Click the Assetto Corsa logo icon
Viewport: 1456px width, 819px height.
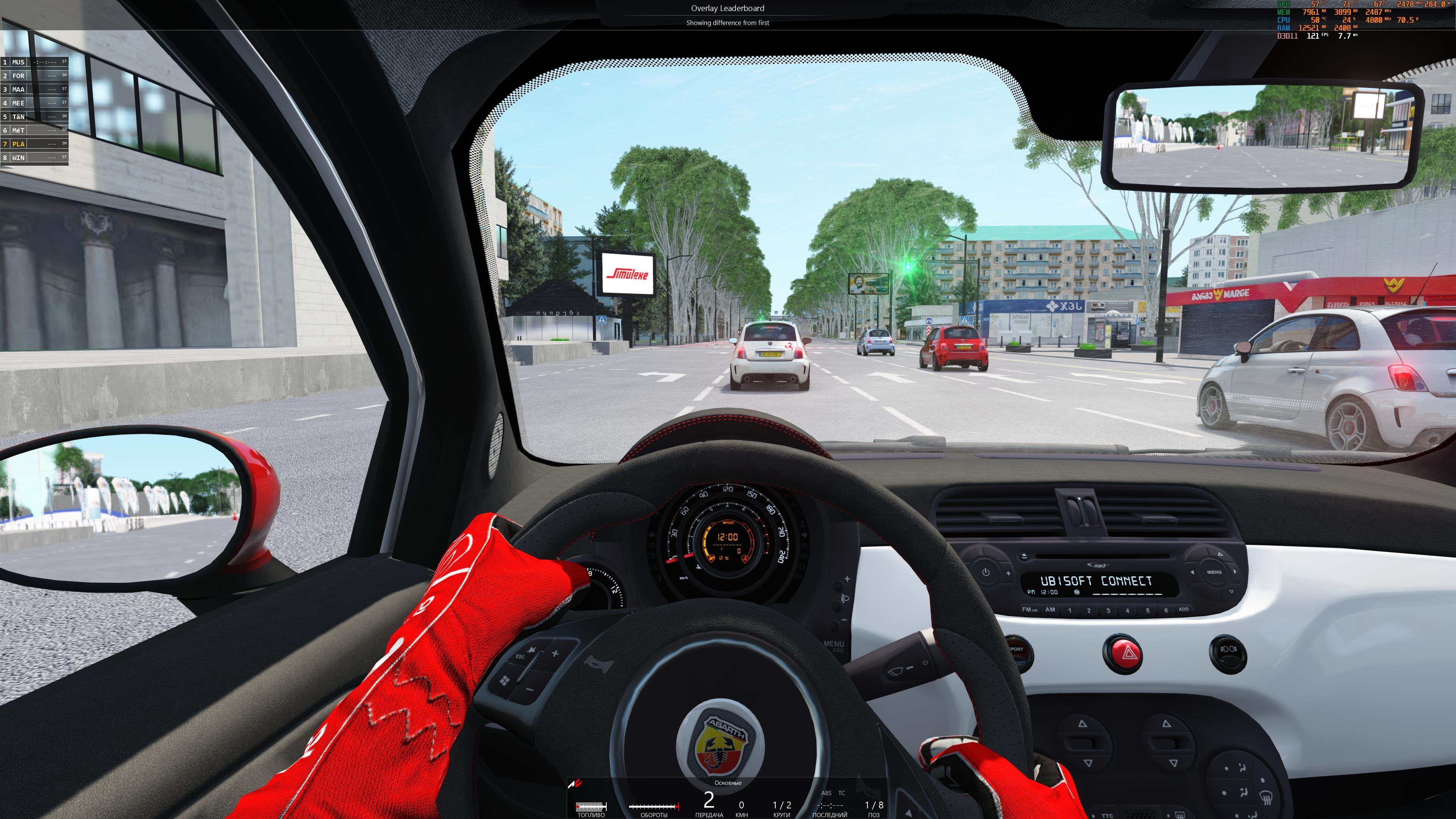pyautogui.click(x=576, y=783)
